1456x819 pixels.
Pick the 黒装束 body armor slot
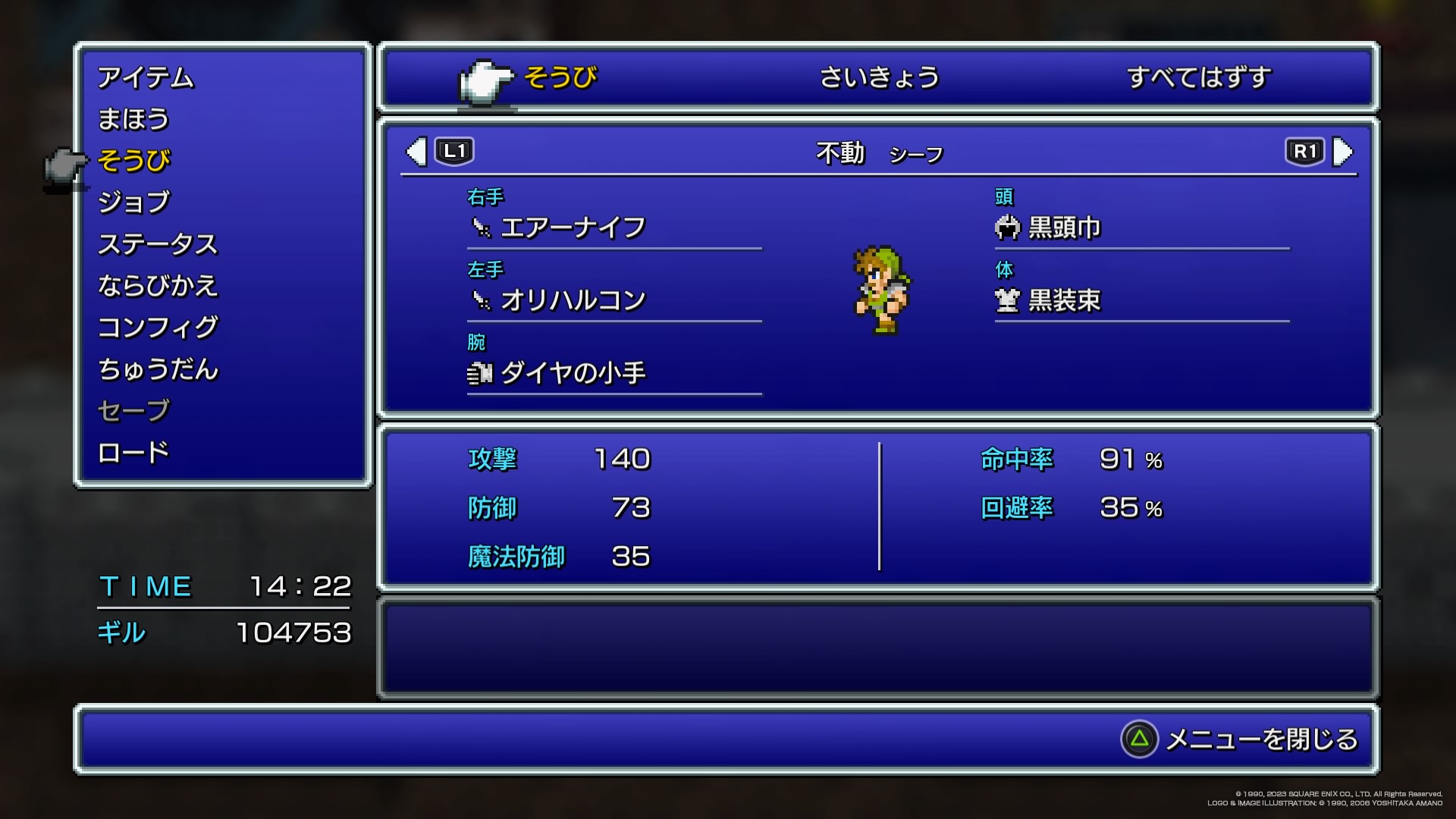click(1064, 300)
